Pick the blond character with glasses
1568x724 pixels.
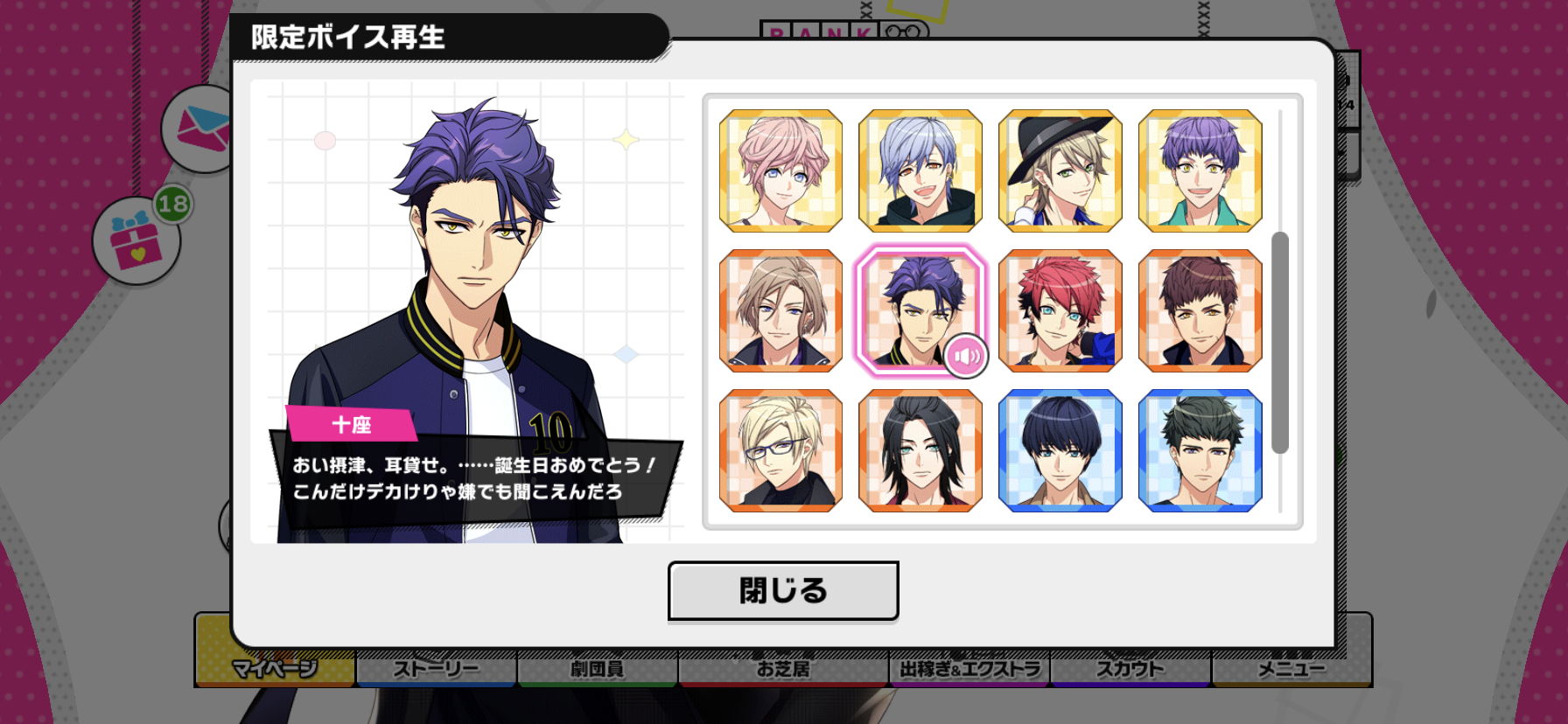tap(780, 451)
